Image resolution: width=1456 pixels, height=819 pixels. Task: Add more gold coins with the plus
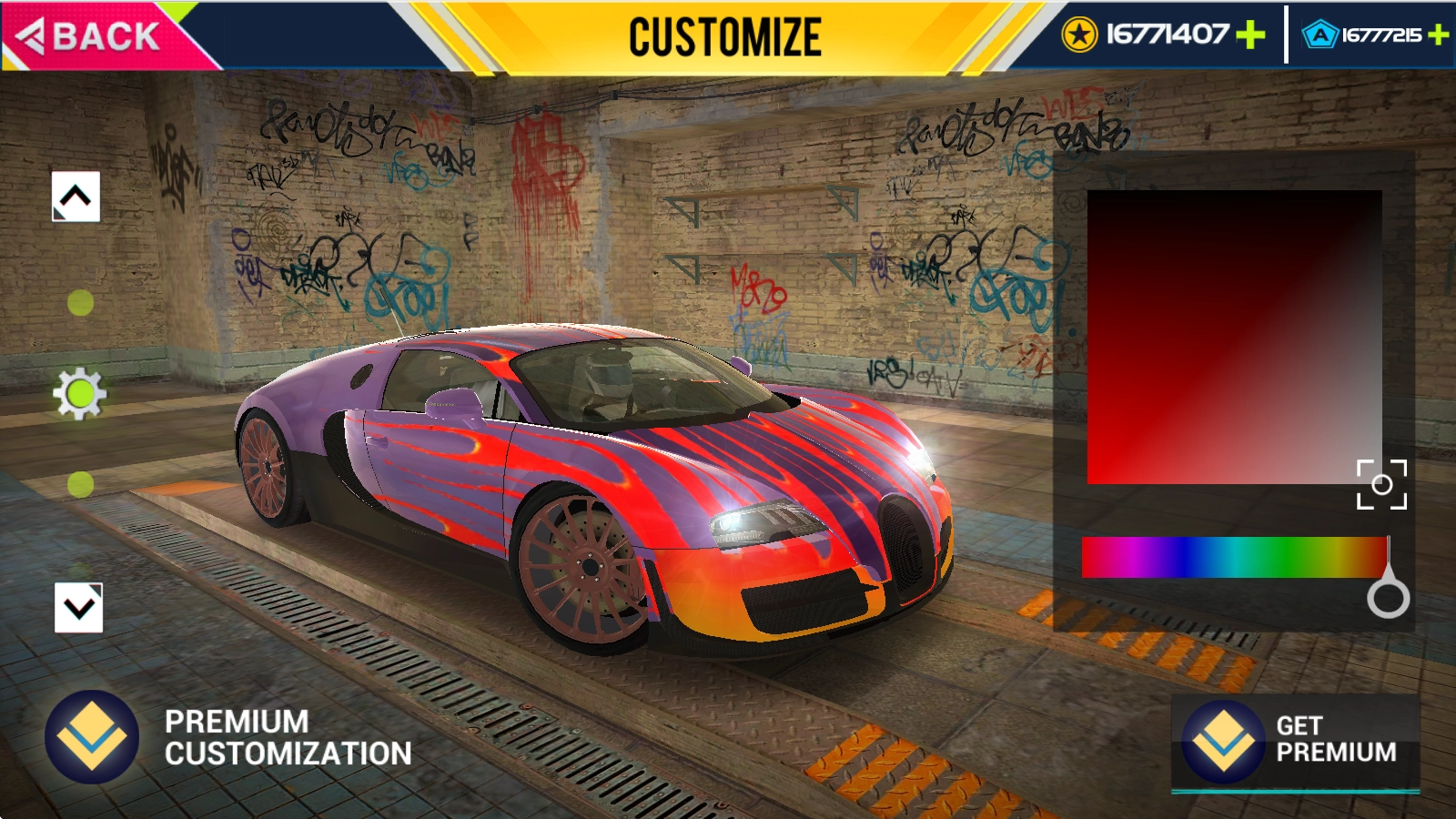point(1251,35)
